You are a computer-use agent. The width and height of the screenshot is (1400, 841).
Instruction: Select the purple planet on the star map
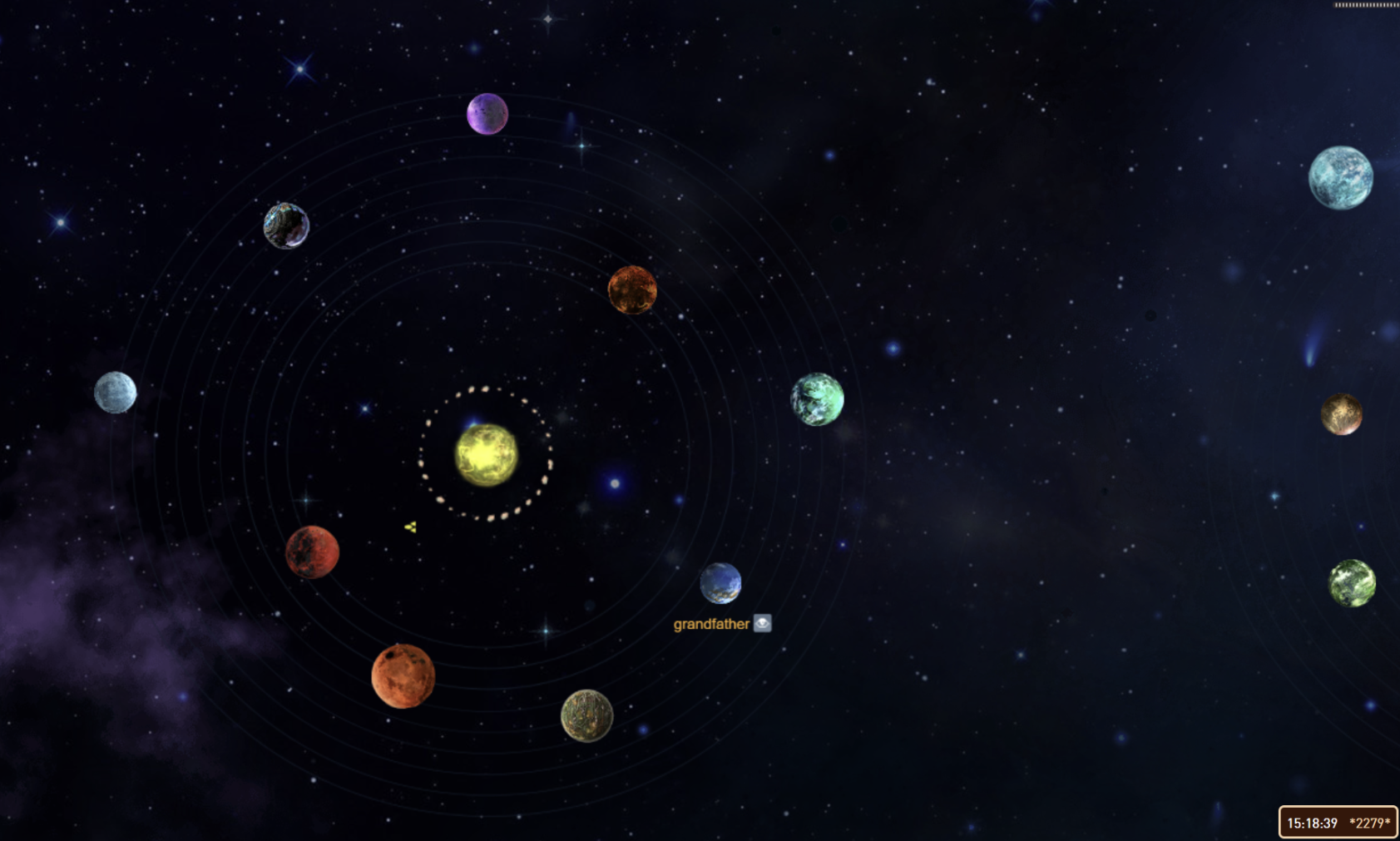[487, 114]
